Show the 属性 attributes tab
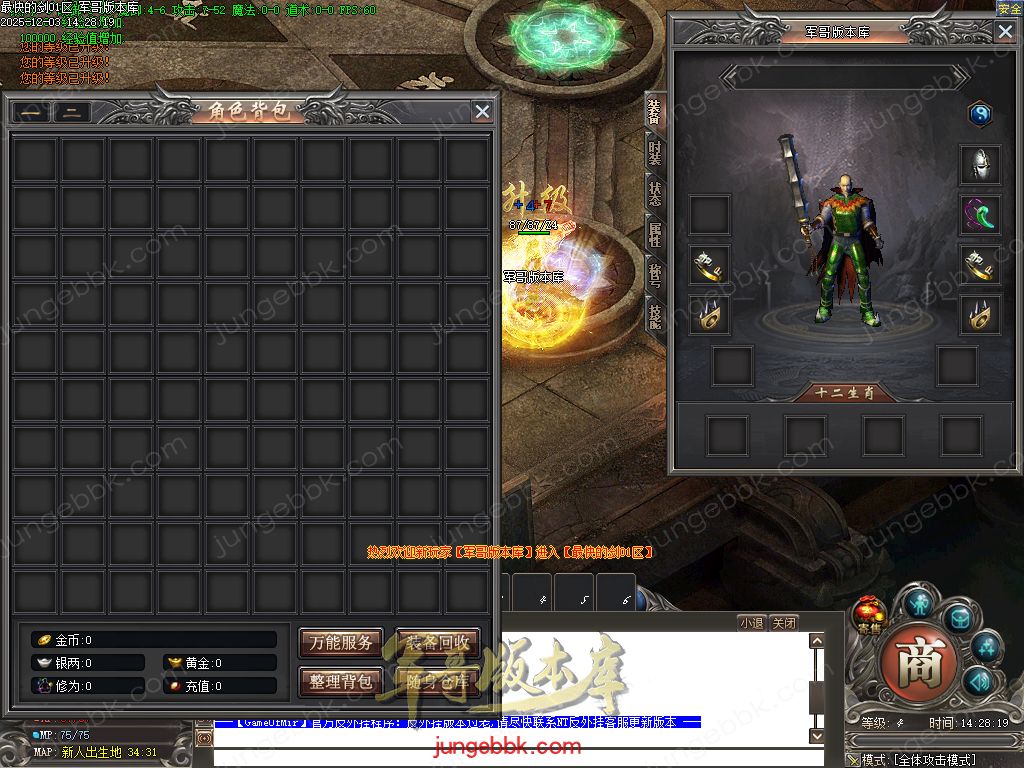This screenshot has height=768, width=1024. [x=655, y=234]
